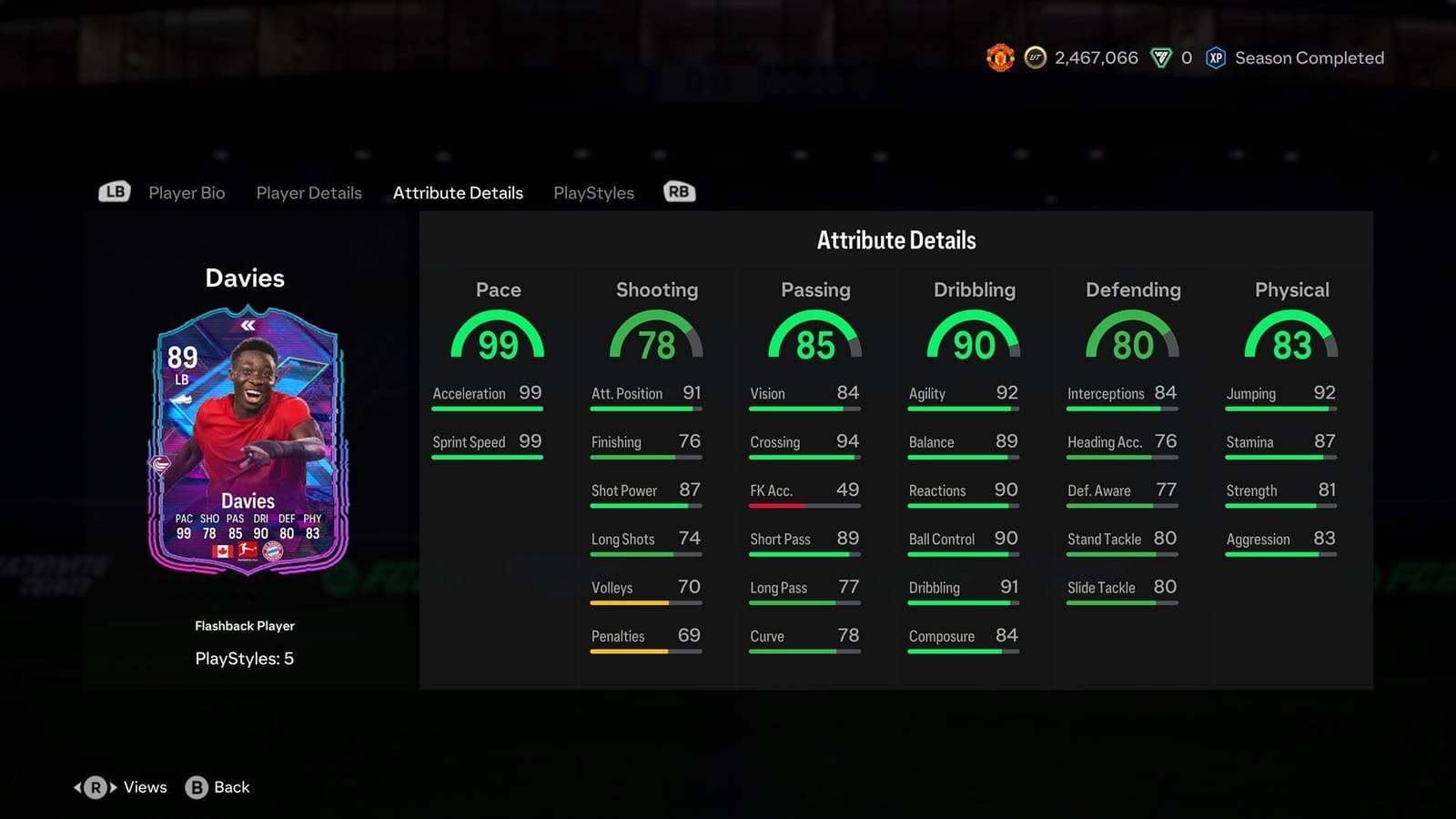
Task: Click the Manchester United club crest icon
Action: tap(999, 57)
